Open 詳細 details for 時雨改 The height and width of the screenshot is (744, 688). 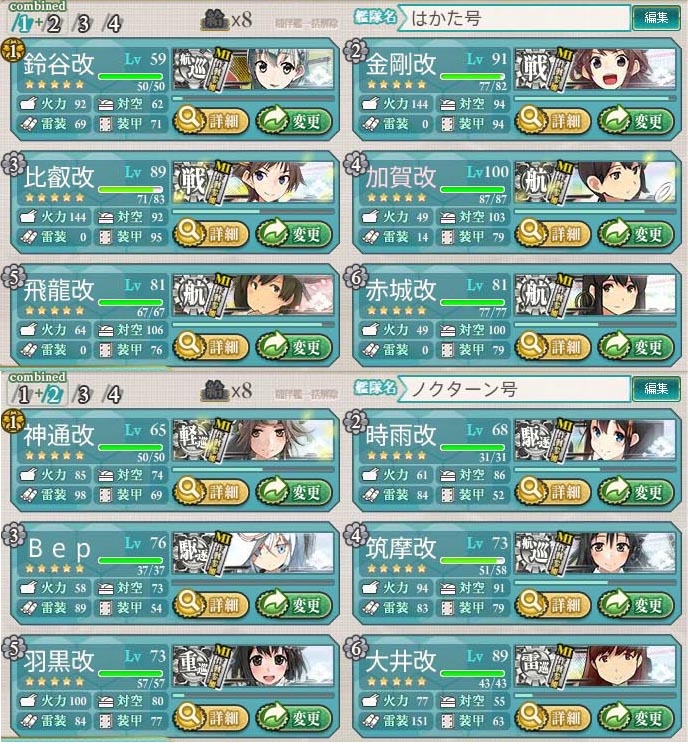[553, 491]
